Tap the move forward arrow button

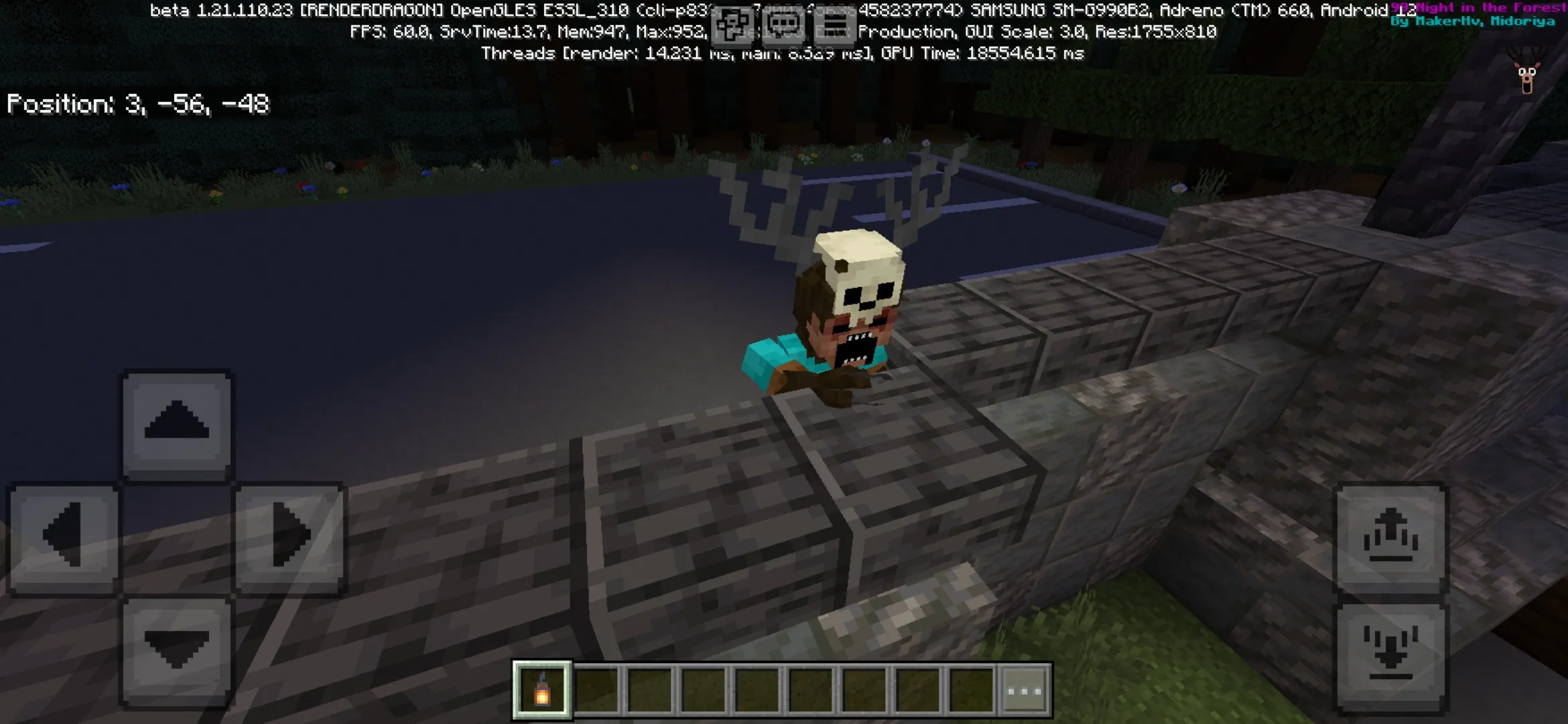pos(177,423)
